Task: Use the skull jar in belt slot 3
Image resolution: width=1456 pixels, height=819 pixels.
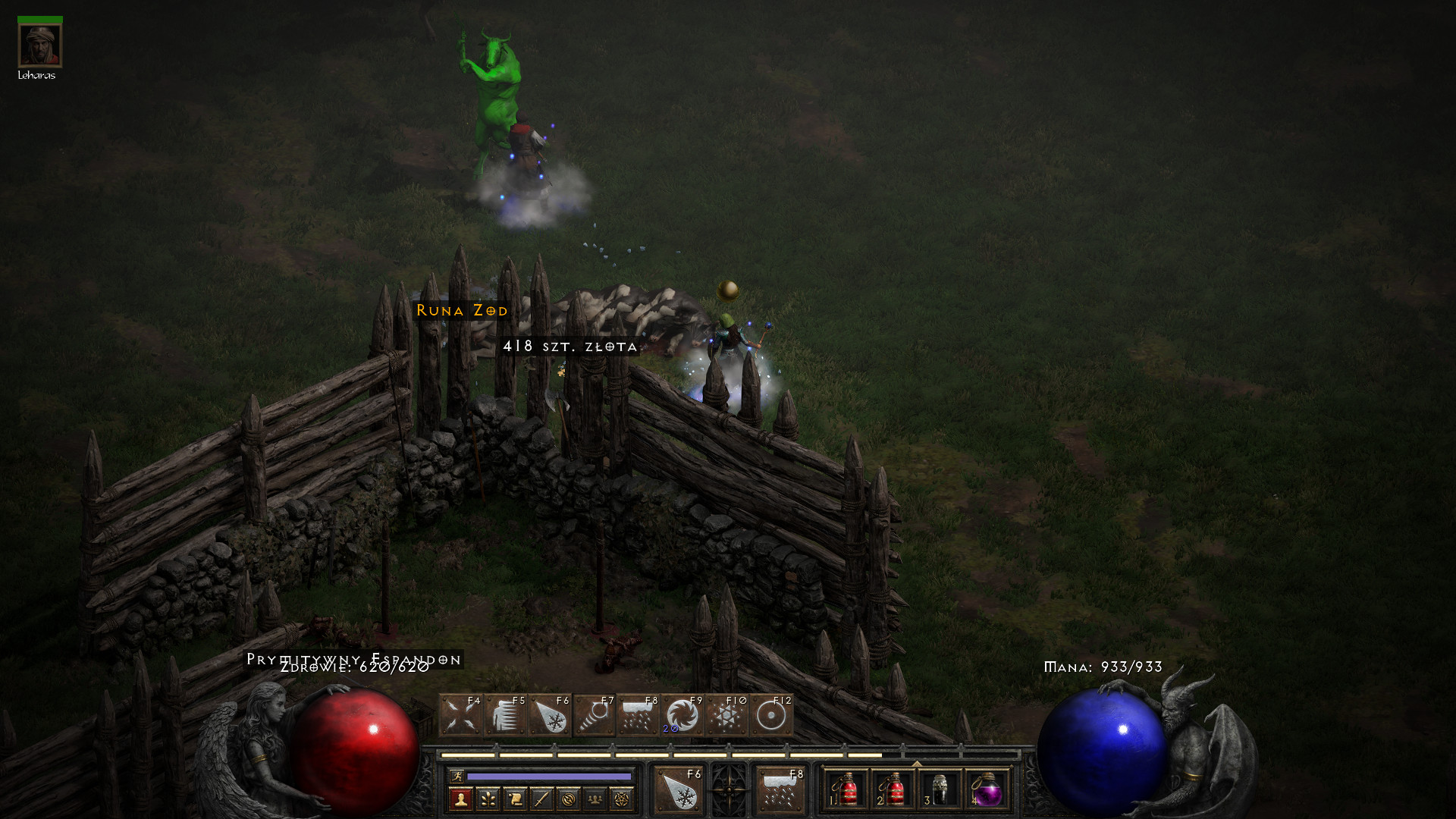Action: coord(940,790)
